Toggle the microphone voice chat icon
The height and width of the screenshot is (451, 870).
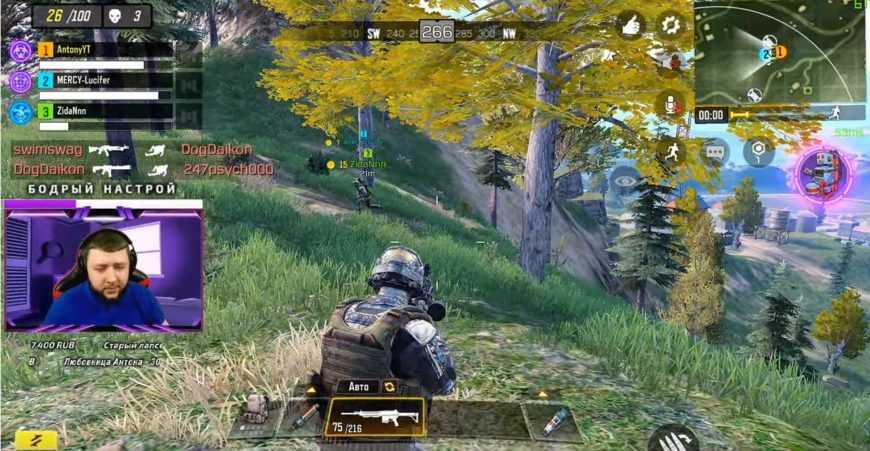669,104
